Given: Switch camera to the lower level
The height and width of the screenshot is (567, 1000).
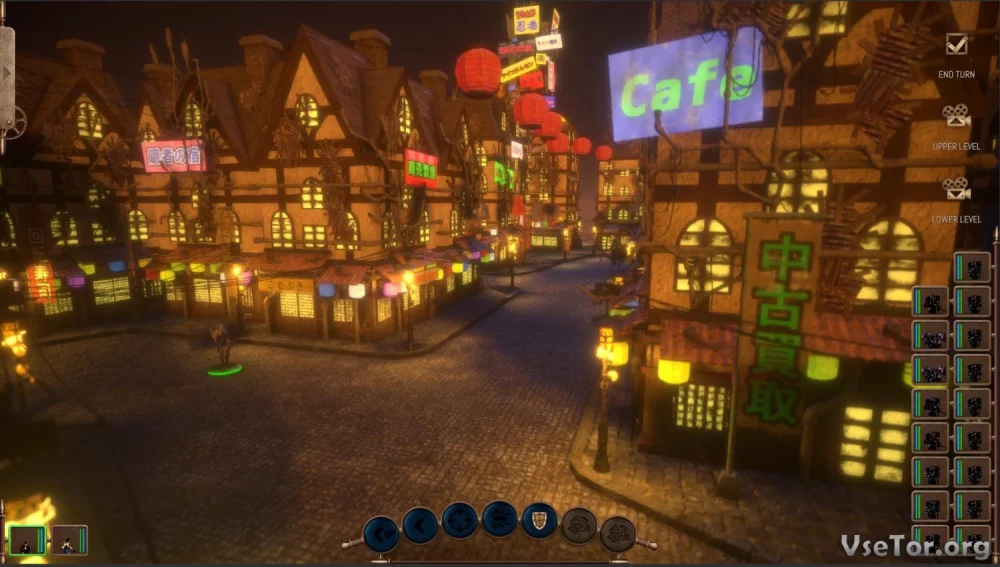Looking at the screenshot, I should pyautogui.click(x=957, y=189).
